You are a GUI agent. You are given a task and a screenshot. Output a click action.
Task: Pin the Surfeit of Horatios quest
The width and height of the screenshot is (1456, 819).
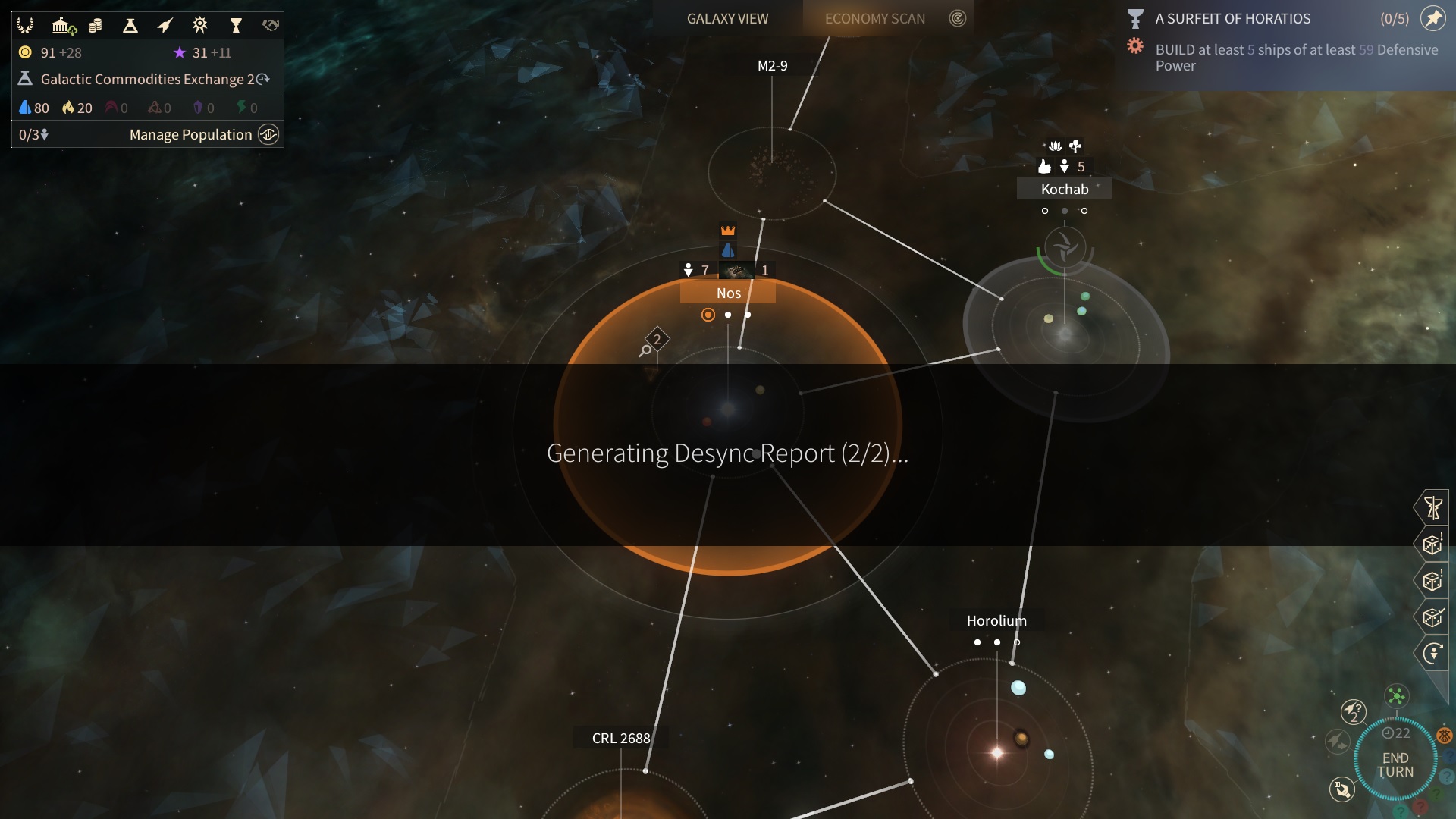point(1432,18)
